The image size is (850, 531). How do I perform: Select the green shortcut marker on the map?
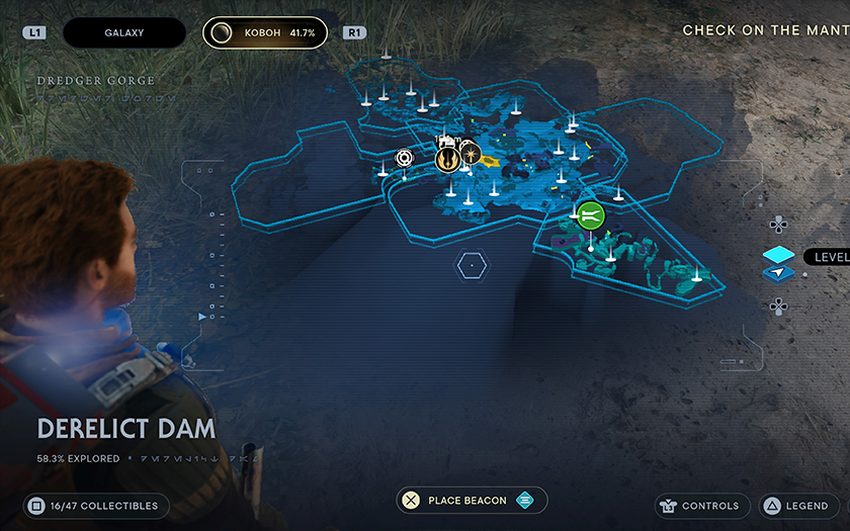point(590,214)
